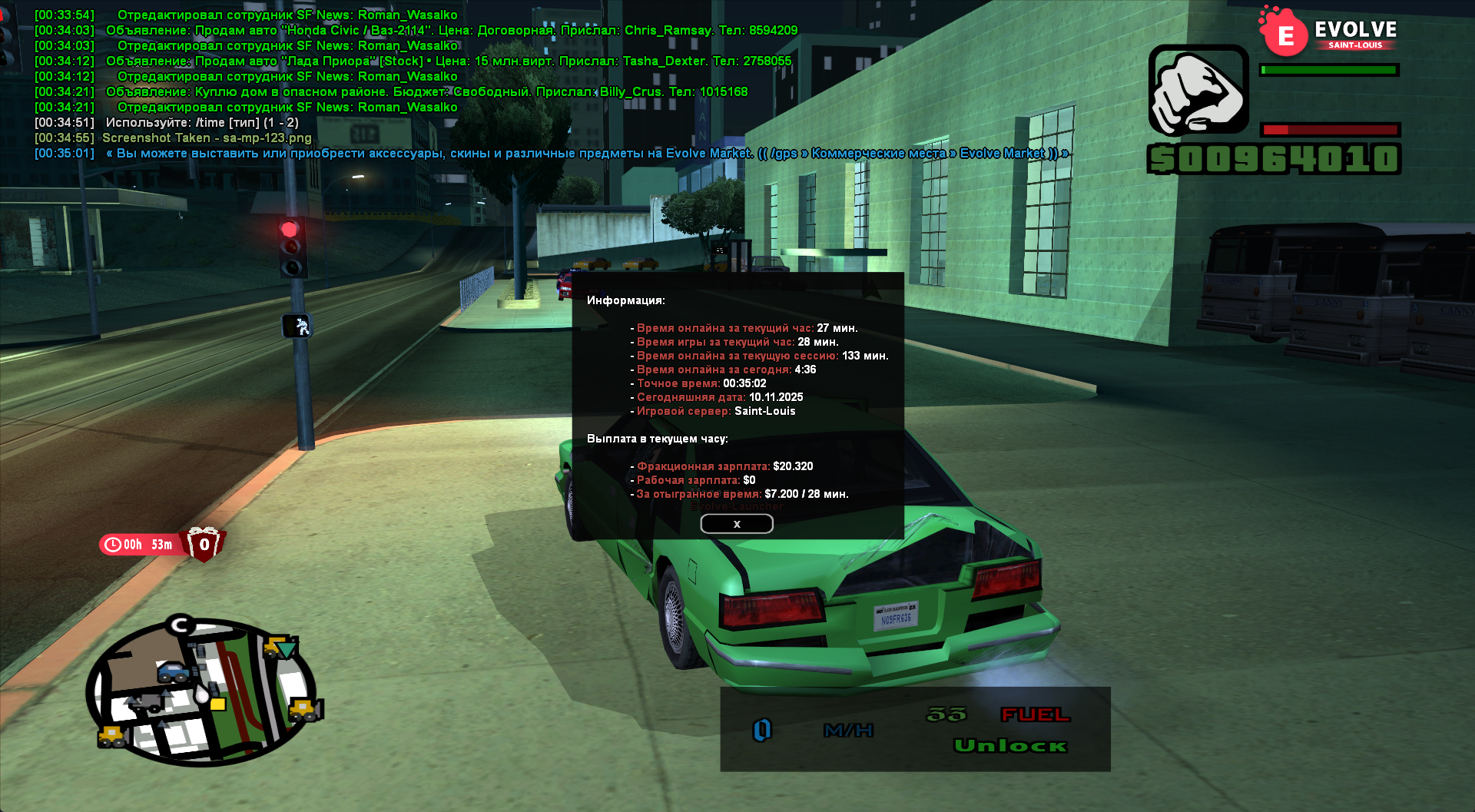This screenshot has height=812, width=1475.
Task: Open the radar minimap
Action: click(x=201, y=691)
